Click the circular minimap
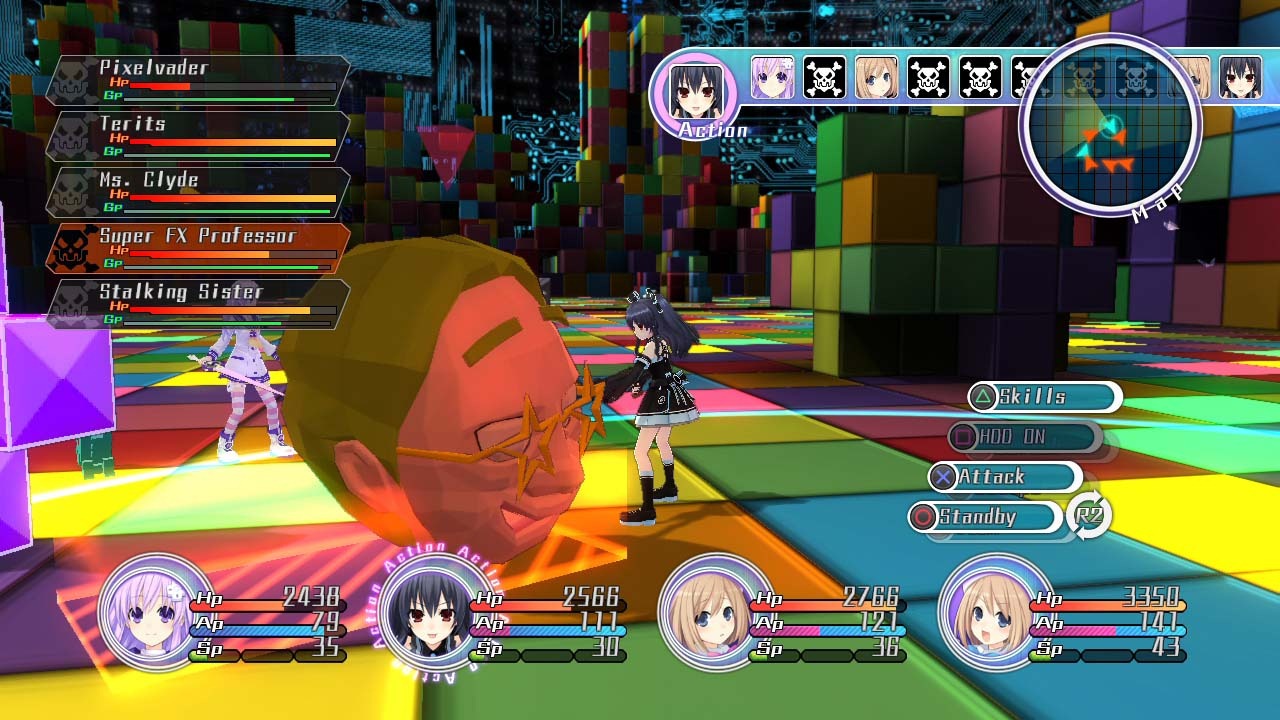The width and height of the screenshot is (1280, 720). [1109, 126]
